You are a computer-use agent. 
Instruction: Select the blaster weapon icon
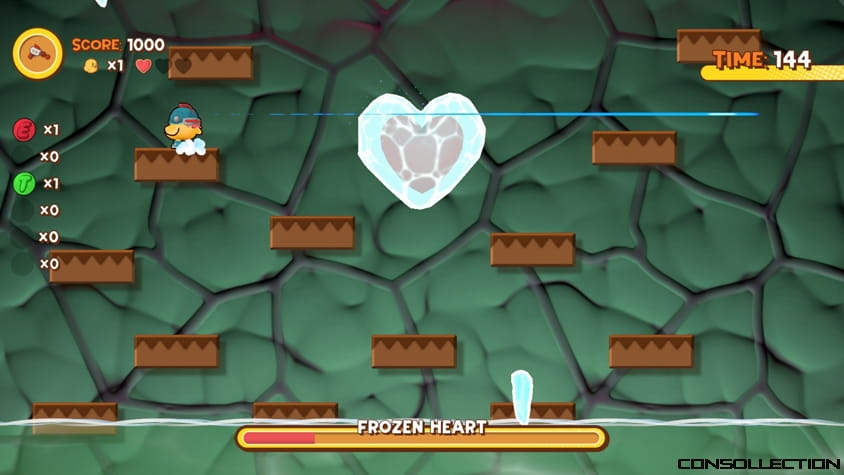(x=38, y=52)
